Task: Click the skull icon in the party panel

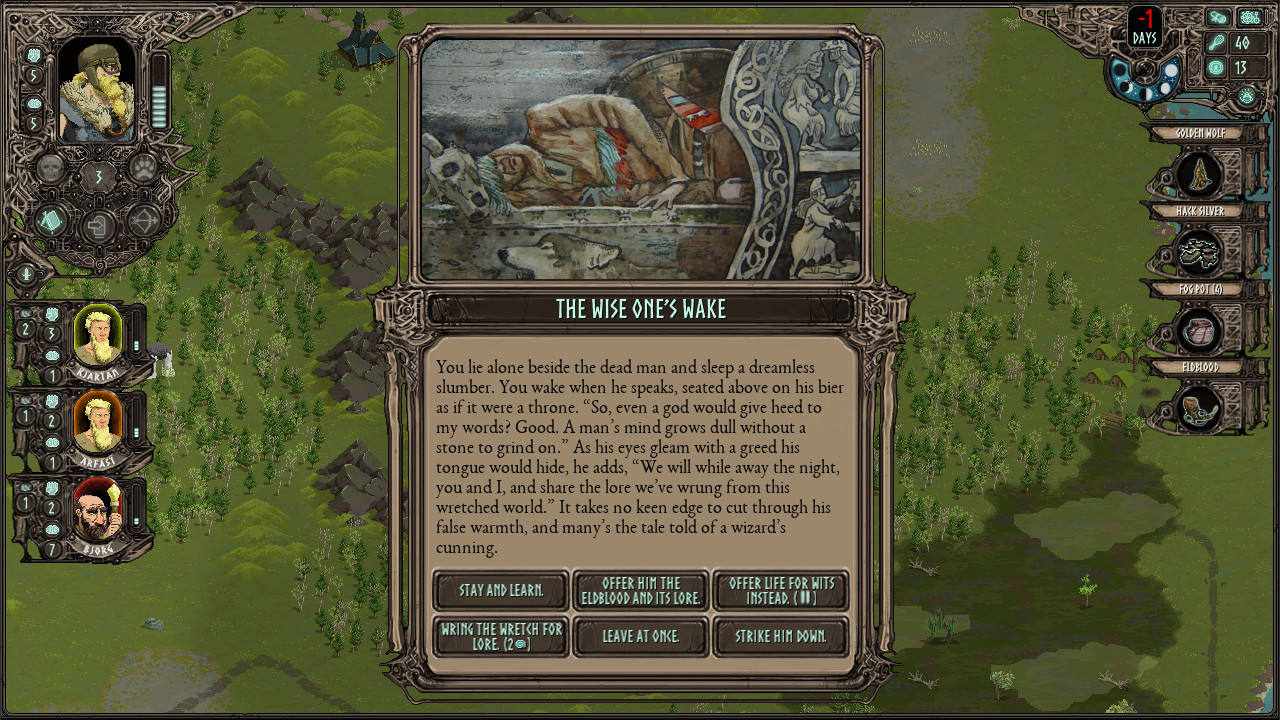Action: (50, 167)
